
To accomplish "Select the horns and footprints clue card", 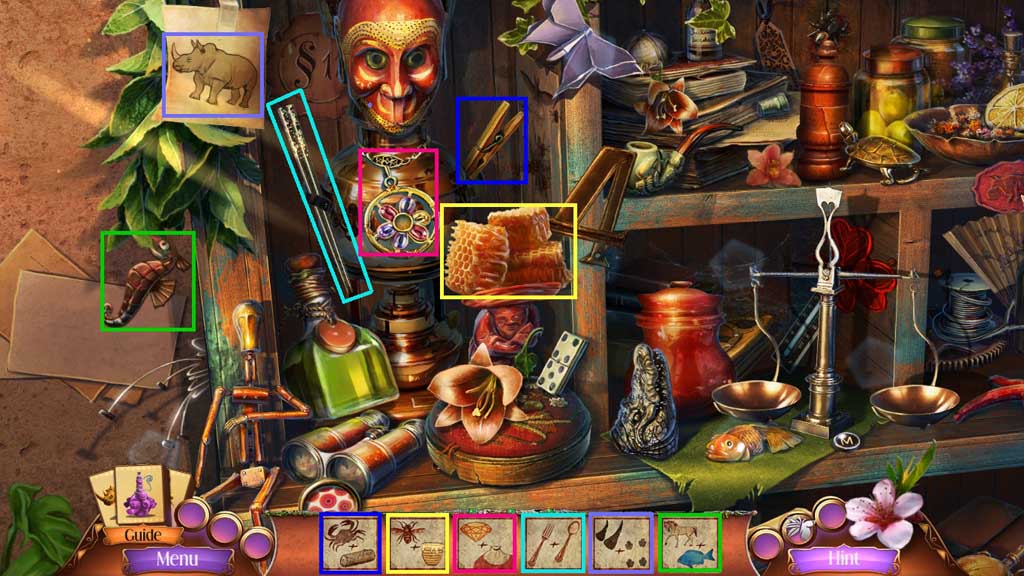I will (x=621, y=543).
